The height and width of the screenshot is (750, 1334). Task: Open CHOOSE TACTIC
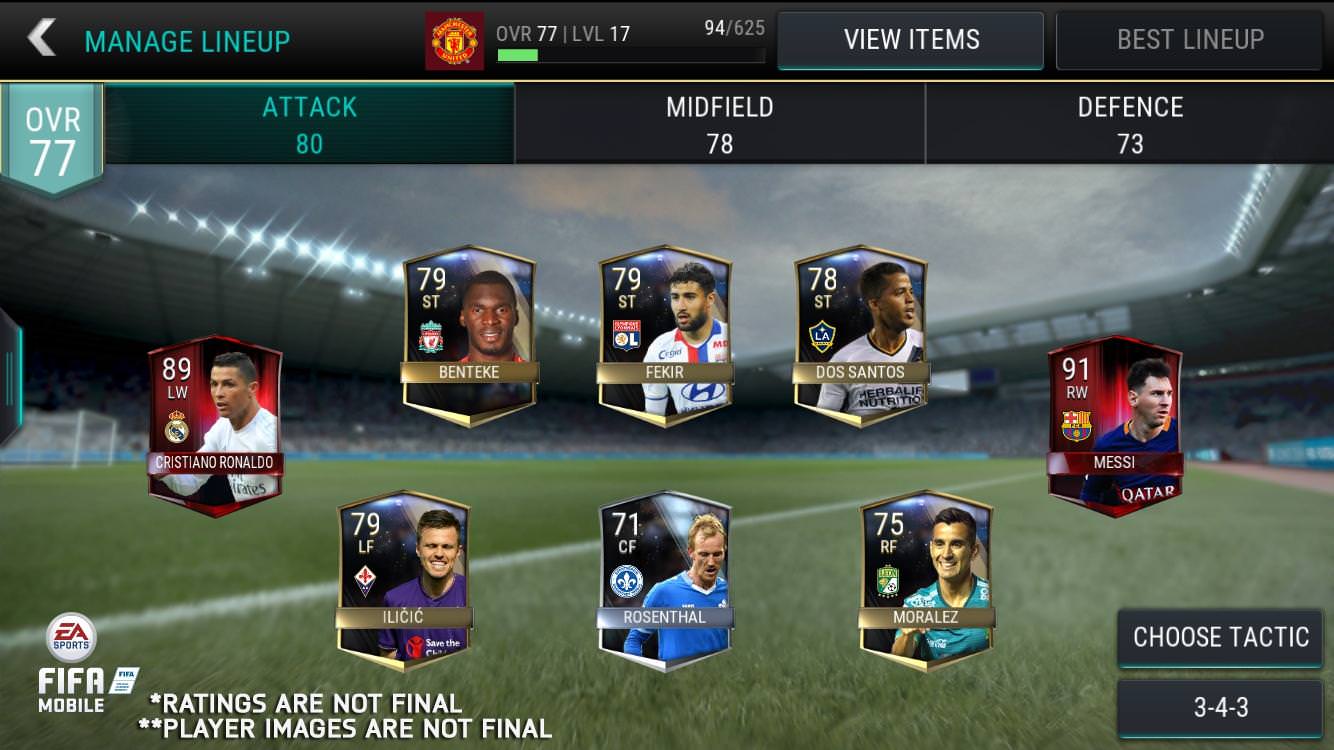(1219, 636)
